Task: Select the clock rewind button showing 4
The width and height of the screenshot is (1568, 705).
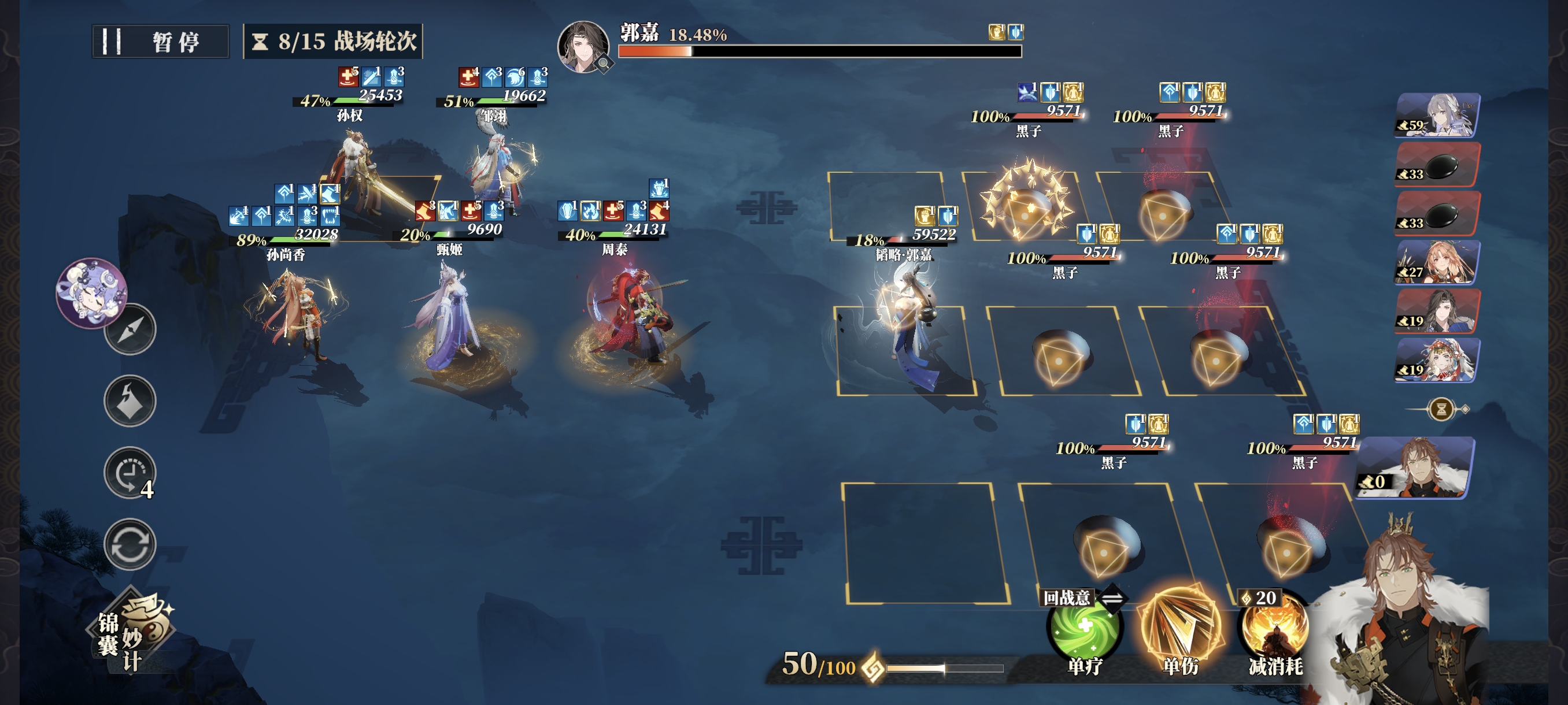Action: (x=130, y=473)
